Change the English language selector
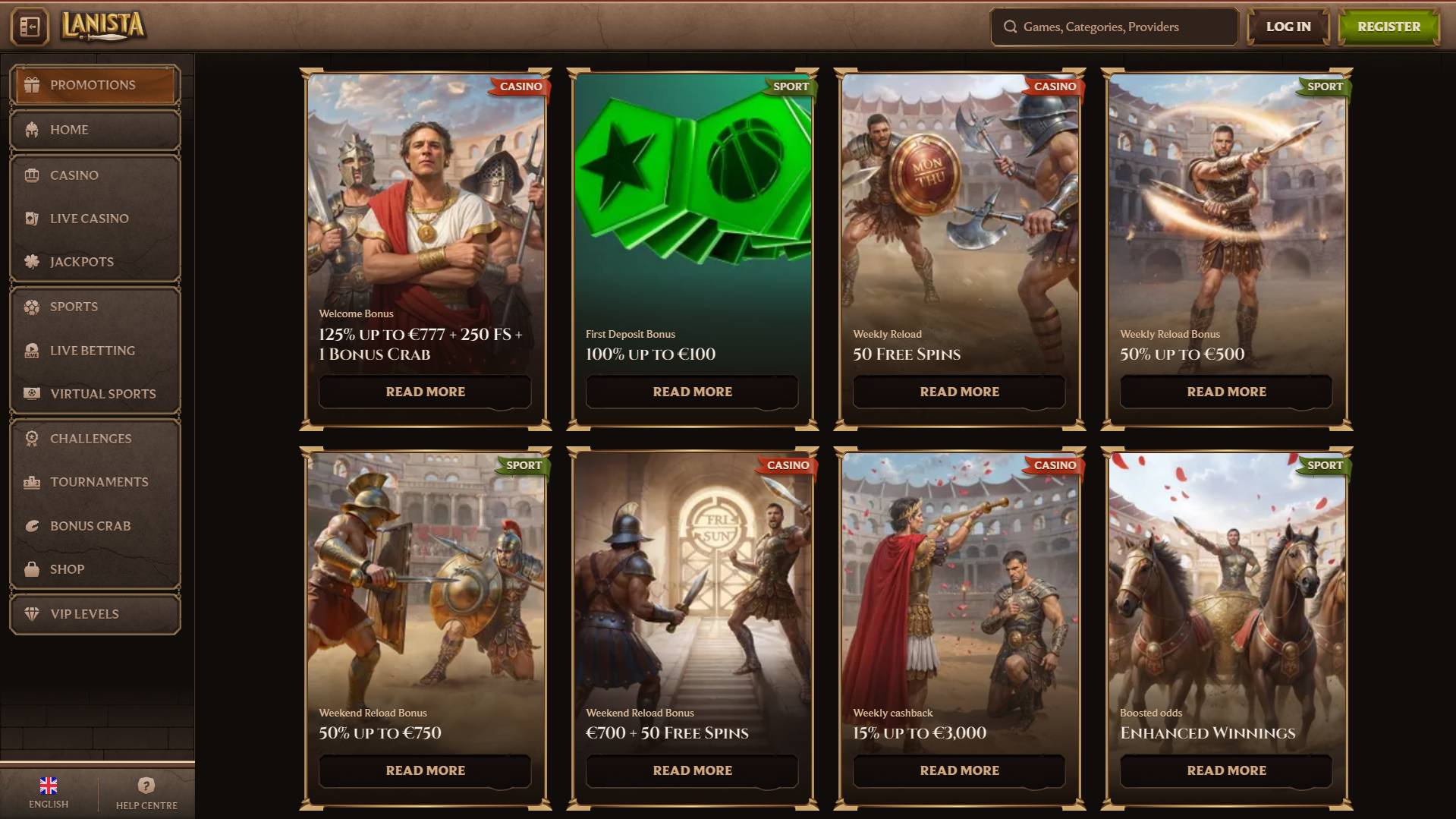Screen dimensions: 1456x819 click(x=49, y=792)
